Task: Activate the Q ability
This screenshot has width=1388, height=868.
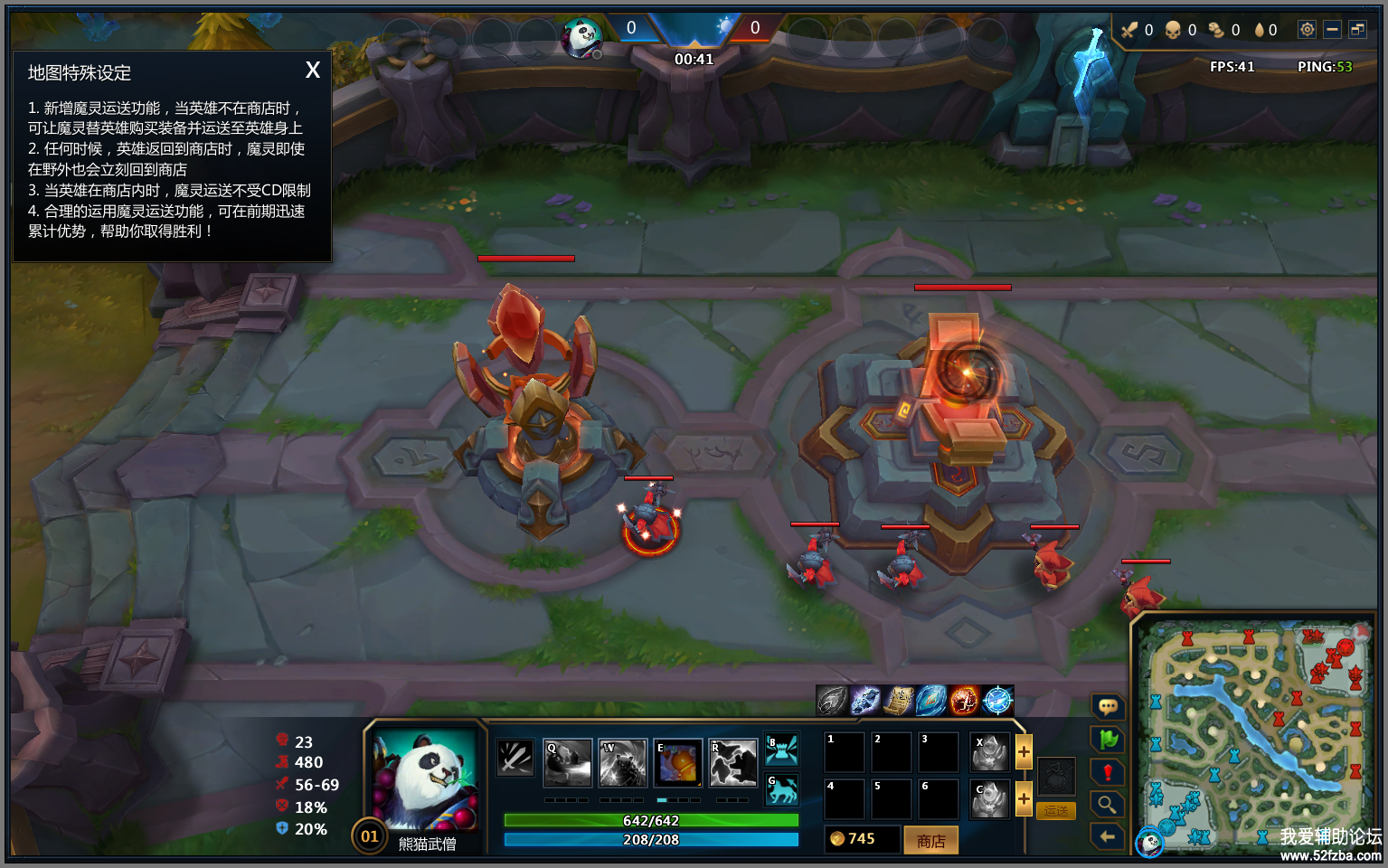Action: 568,763
